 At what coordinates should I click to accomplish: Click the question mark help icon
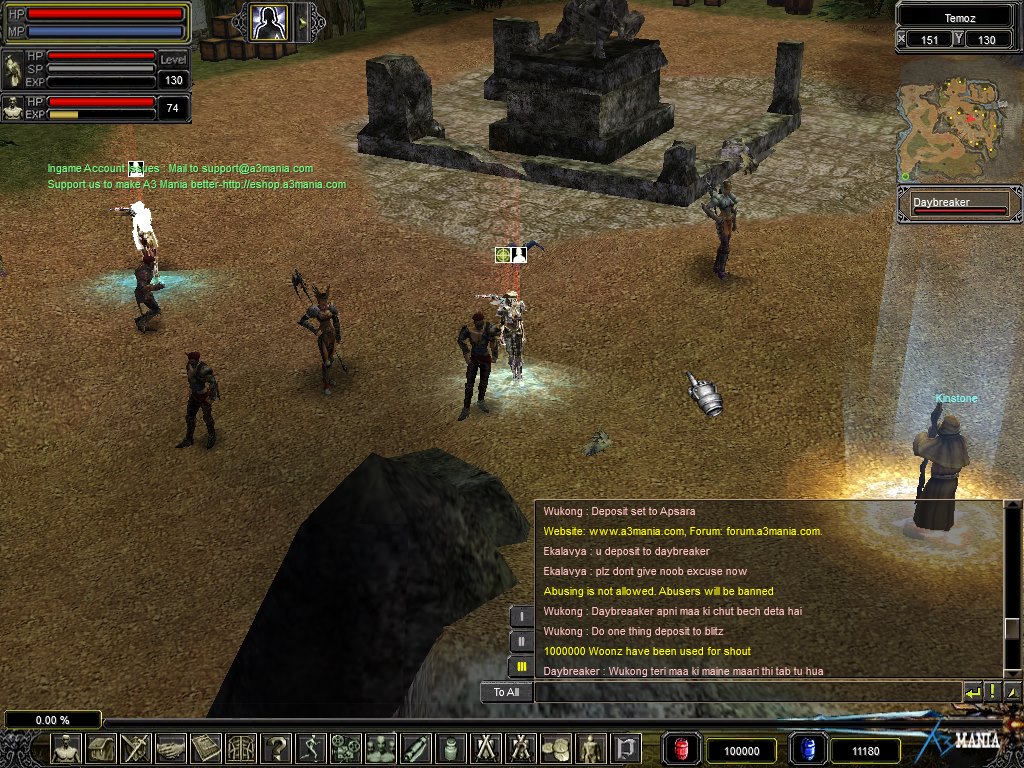point(276,748)
